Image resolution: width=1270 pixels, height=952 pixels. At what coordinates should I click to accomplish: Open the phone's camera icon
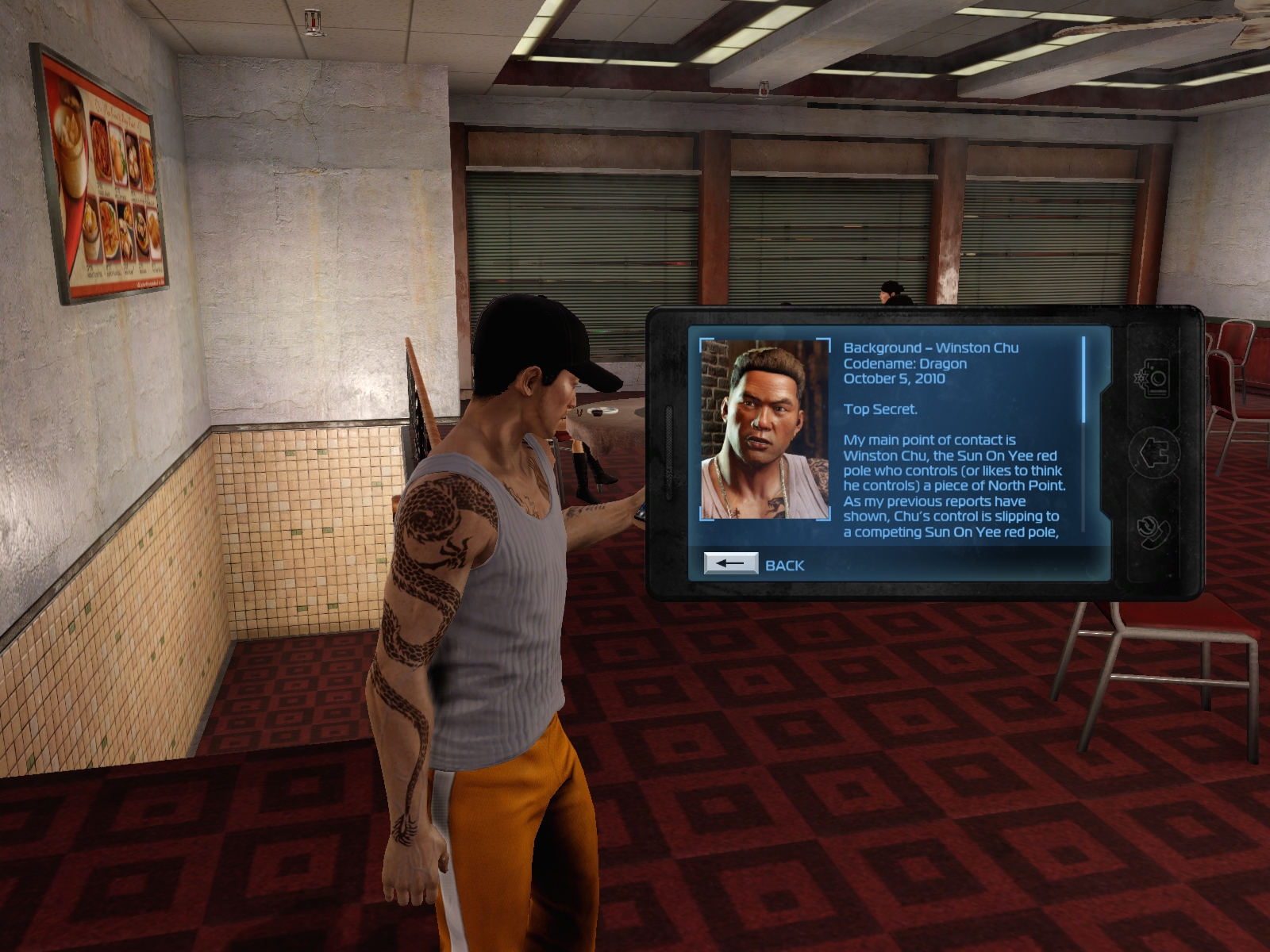click(1153, 378)
